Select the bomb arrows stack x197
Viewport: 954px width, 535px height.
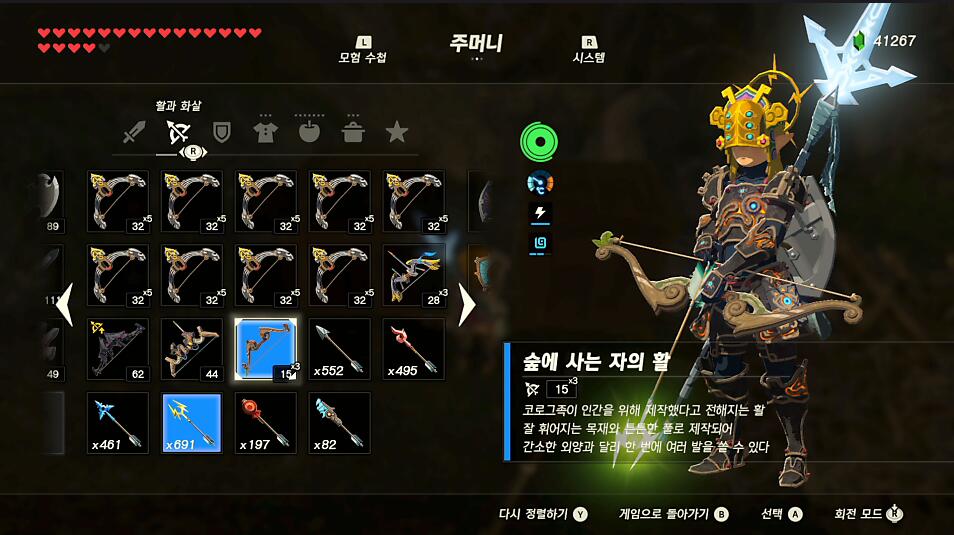(x=266, y=423)
